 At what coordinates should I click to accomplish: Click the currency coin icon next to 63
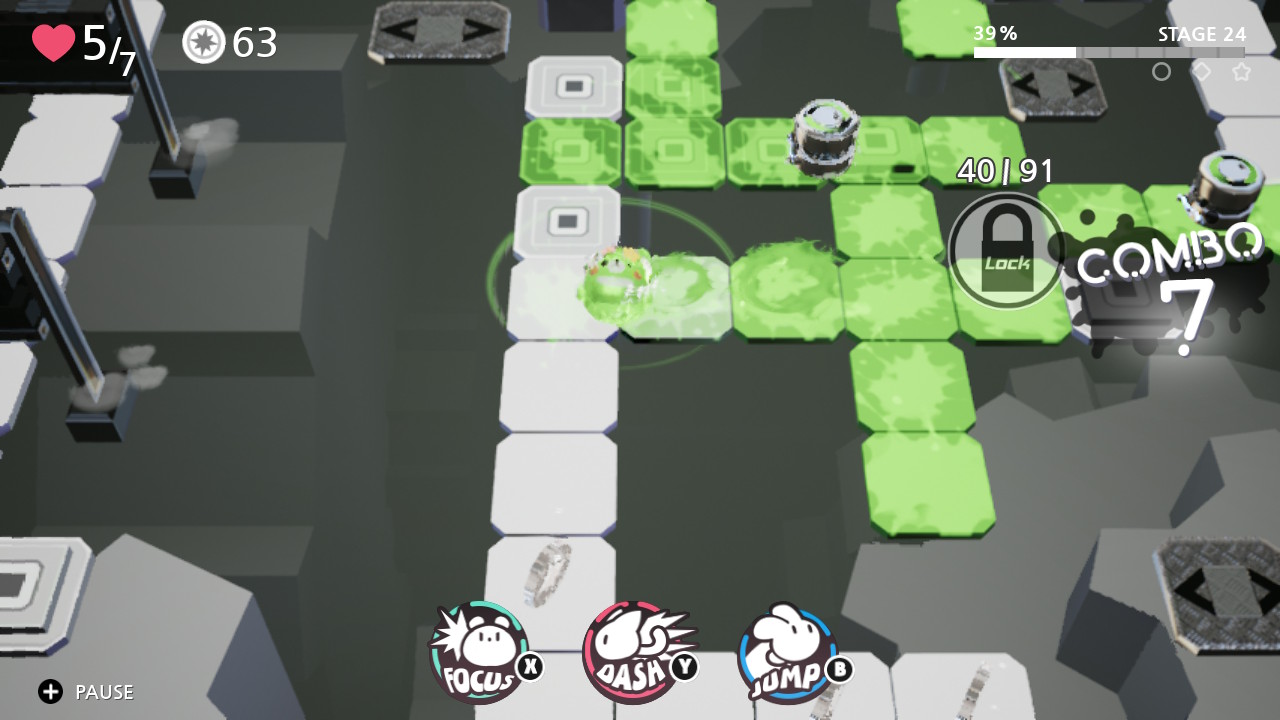click(203, 43)
